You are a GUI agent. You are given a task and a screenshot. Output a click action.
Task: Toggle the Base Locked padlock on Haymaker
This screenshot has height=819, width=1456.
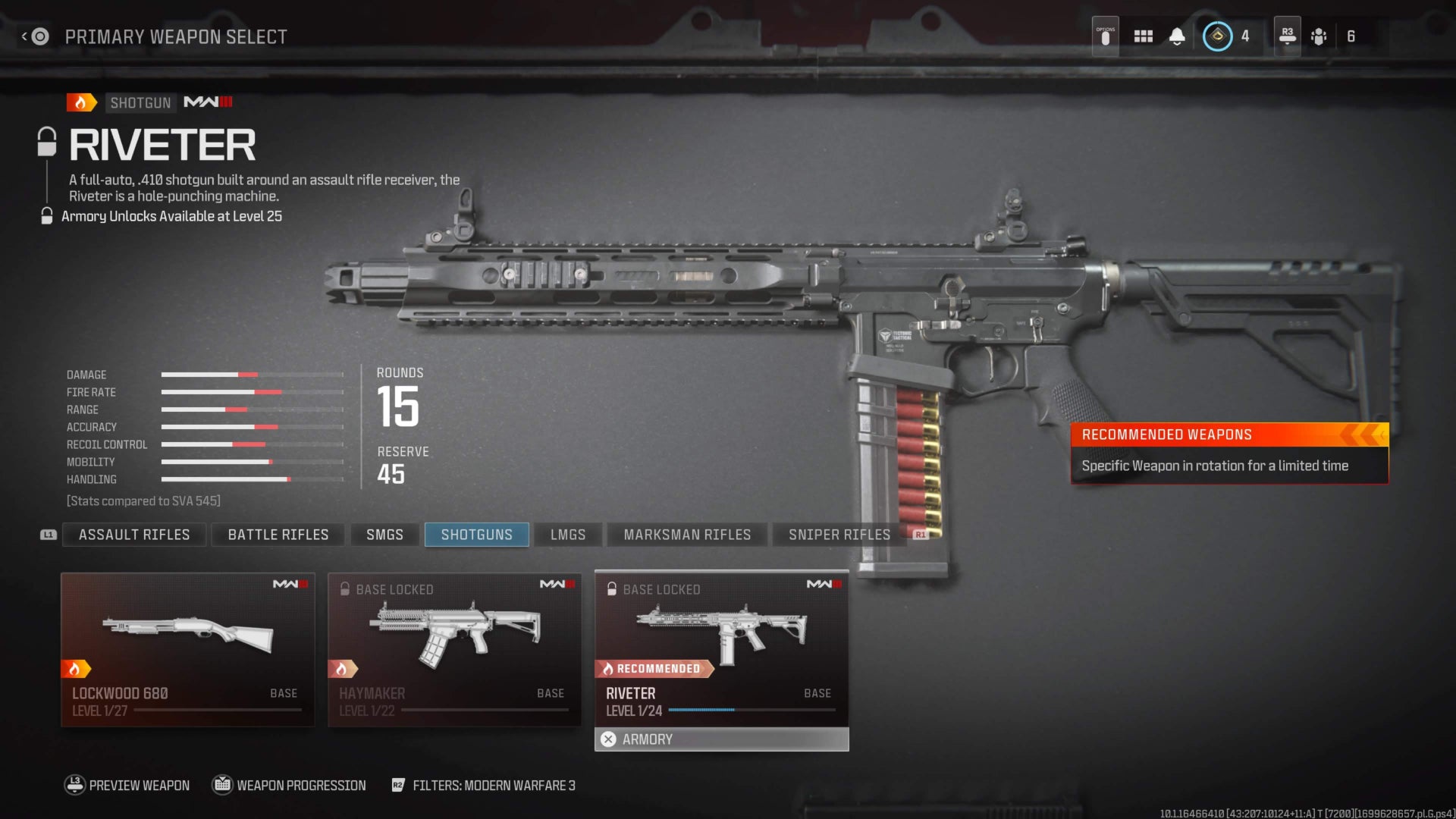(346, 588)
